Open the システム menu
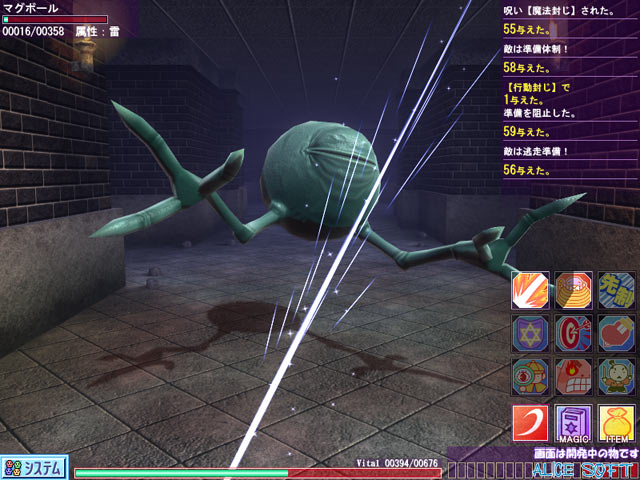 click(34, 467)
